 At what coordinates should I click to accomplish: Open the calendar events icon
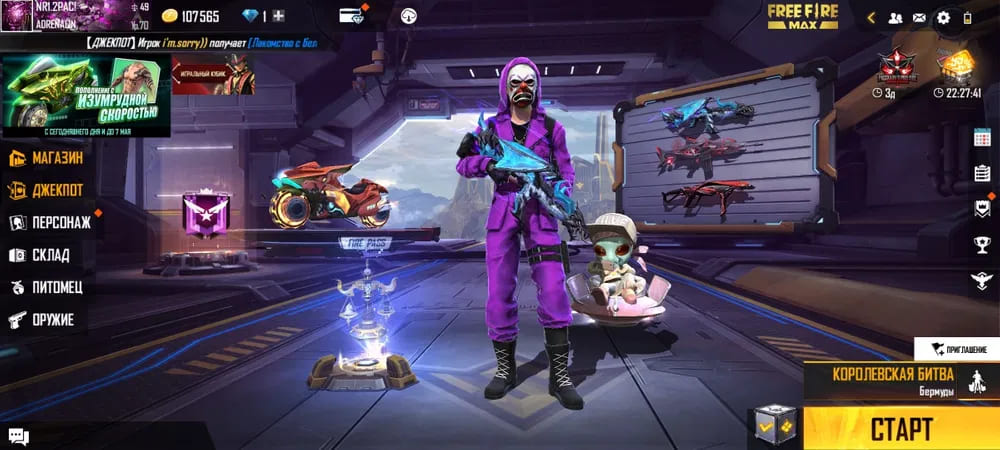(982, 138)
